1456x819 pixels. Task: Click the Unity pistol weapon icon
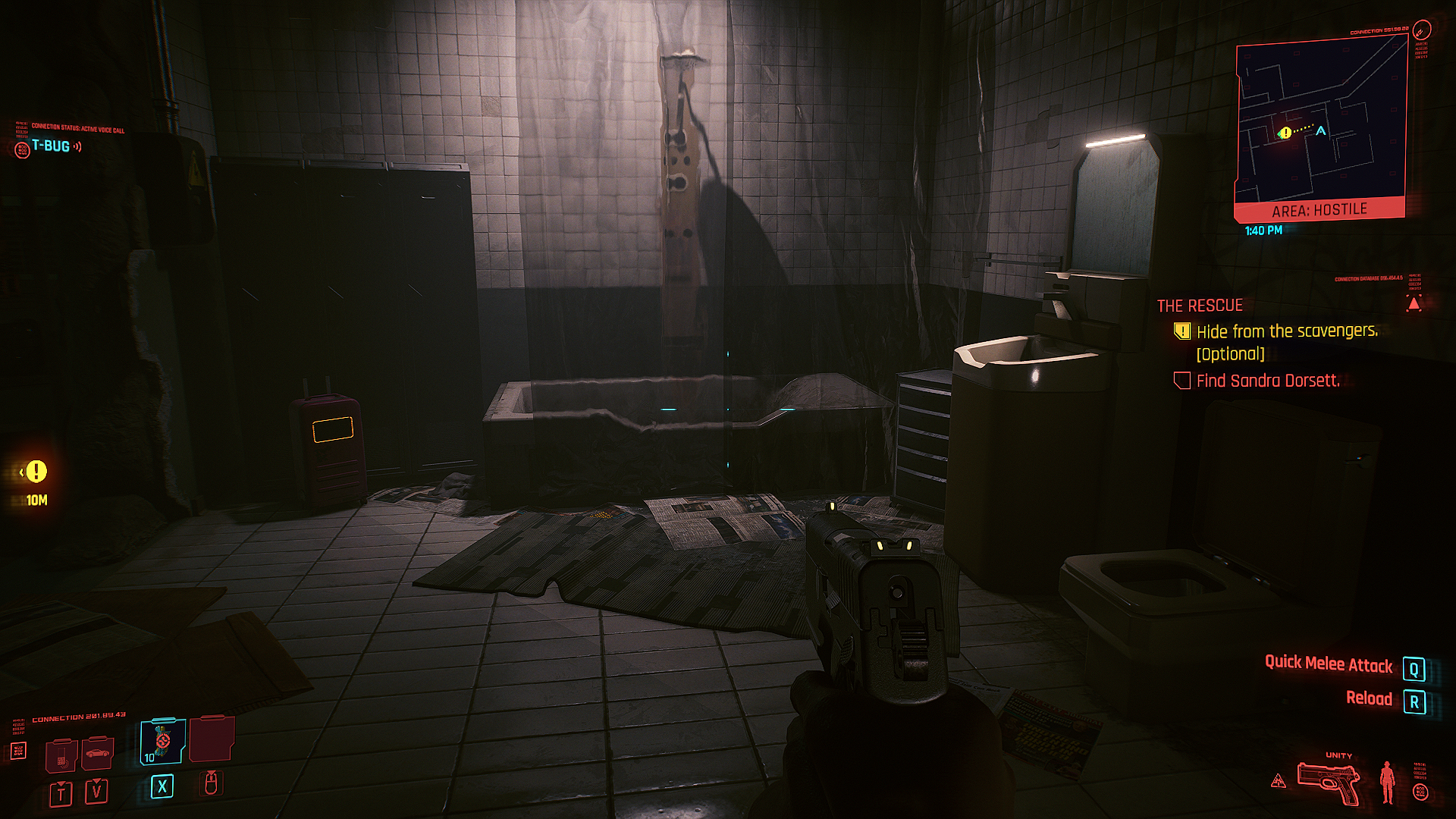[x=1328, y=783]
